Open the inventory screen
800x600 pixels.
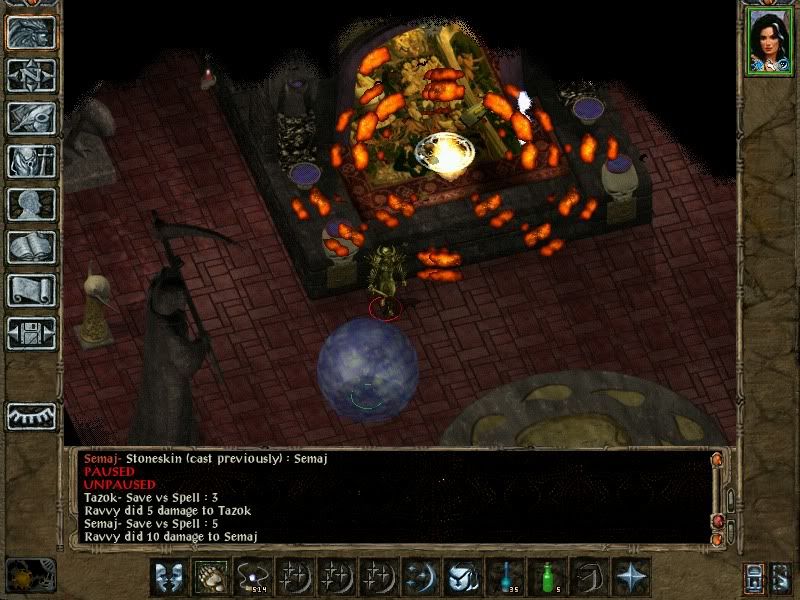[x=31, y=161]
